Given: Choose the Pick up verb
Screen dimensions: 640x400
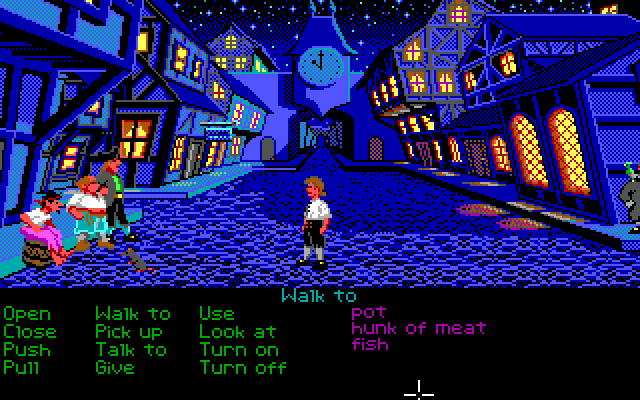Looking at the screenshot, I should [x=129, y=331].
